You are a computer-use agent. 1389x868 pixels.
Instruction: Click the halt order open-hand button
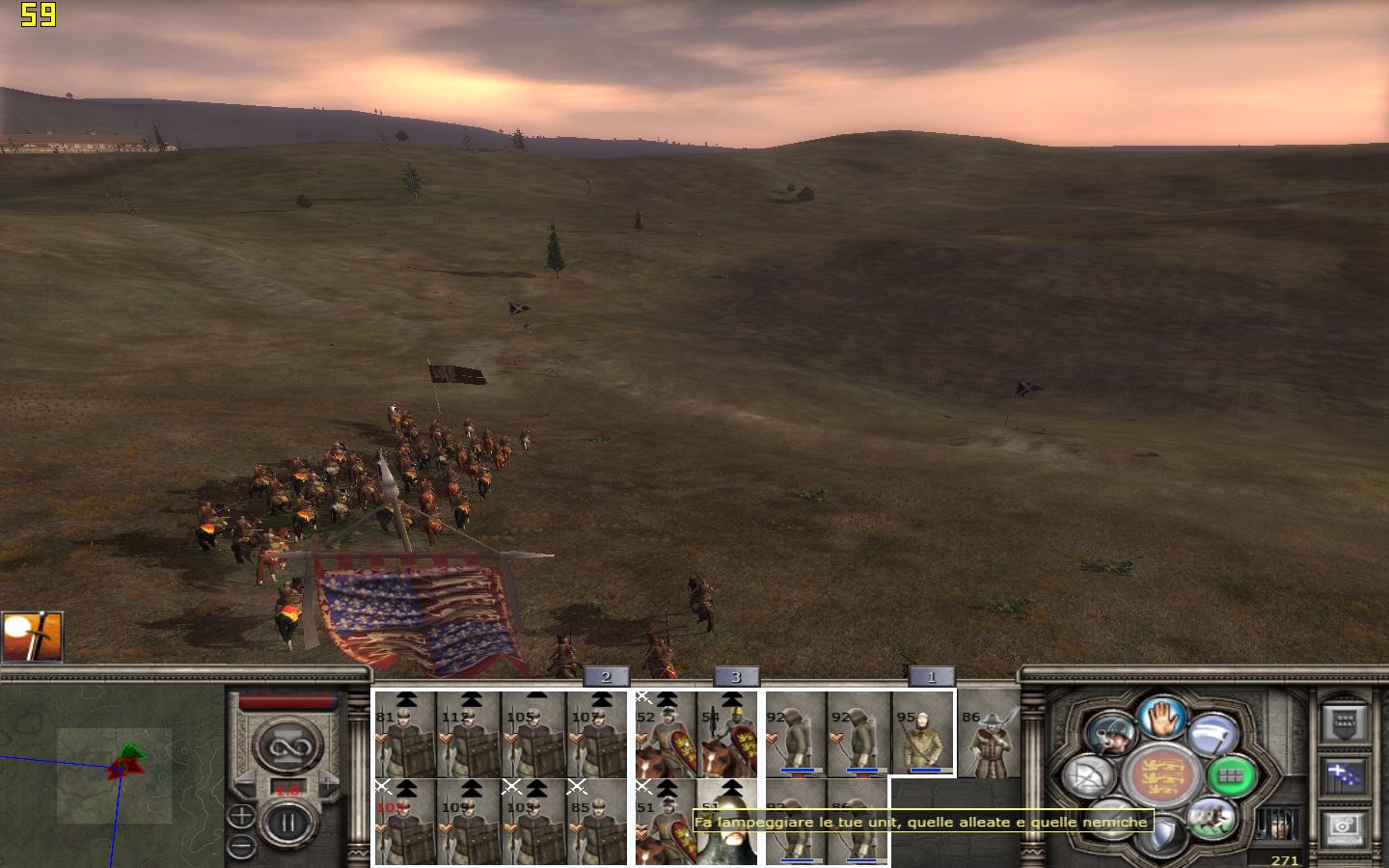point(1161,719)
